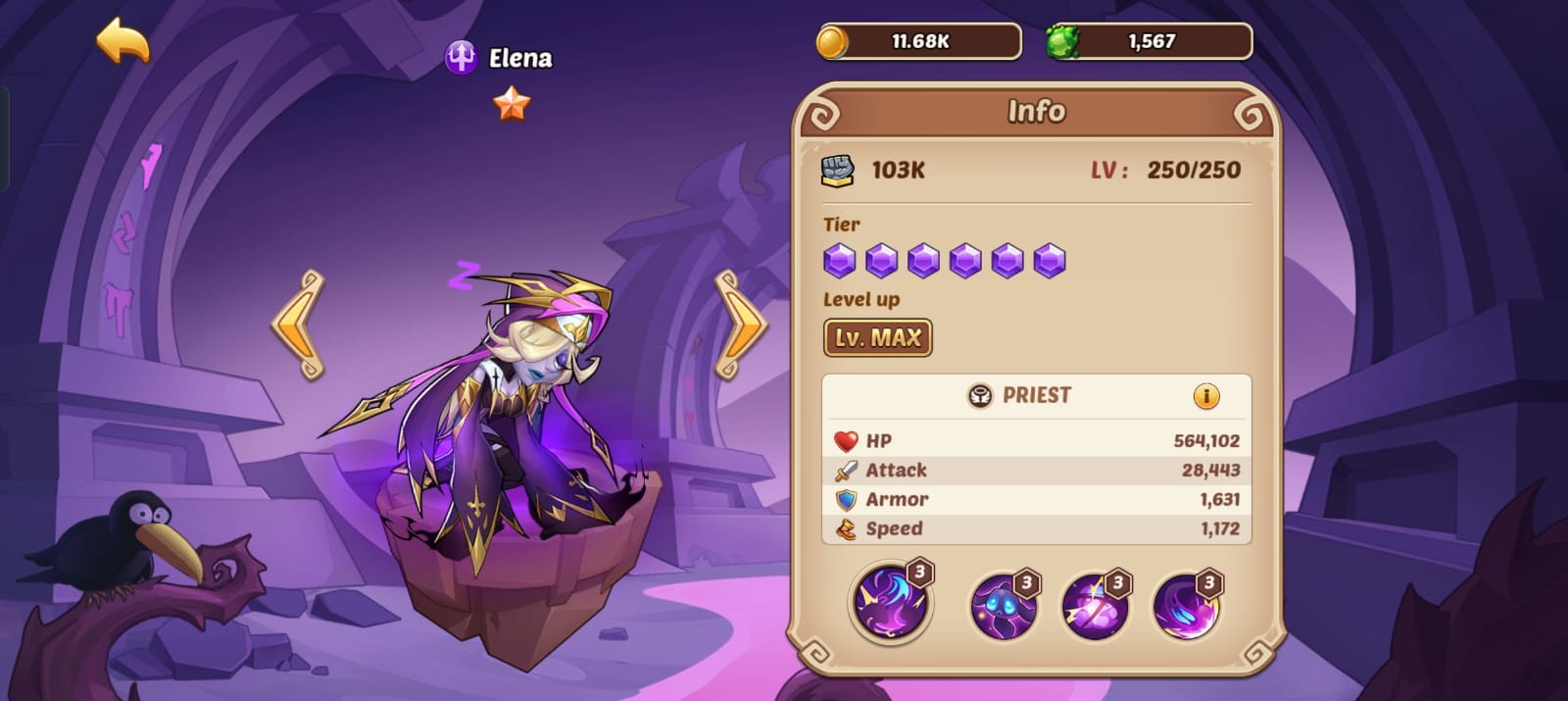Tap the fist power rating icon

click(x=837, y=171)
